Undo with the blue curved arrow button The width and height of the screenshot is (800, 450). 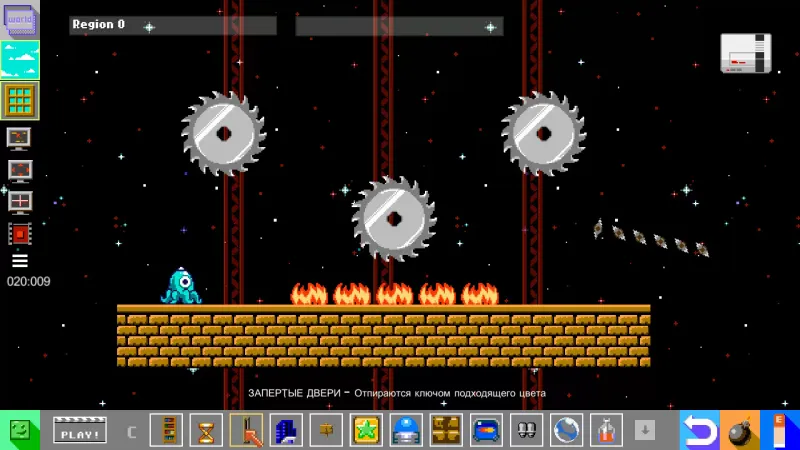point(699,430)
